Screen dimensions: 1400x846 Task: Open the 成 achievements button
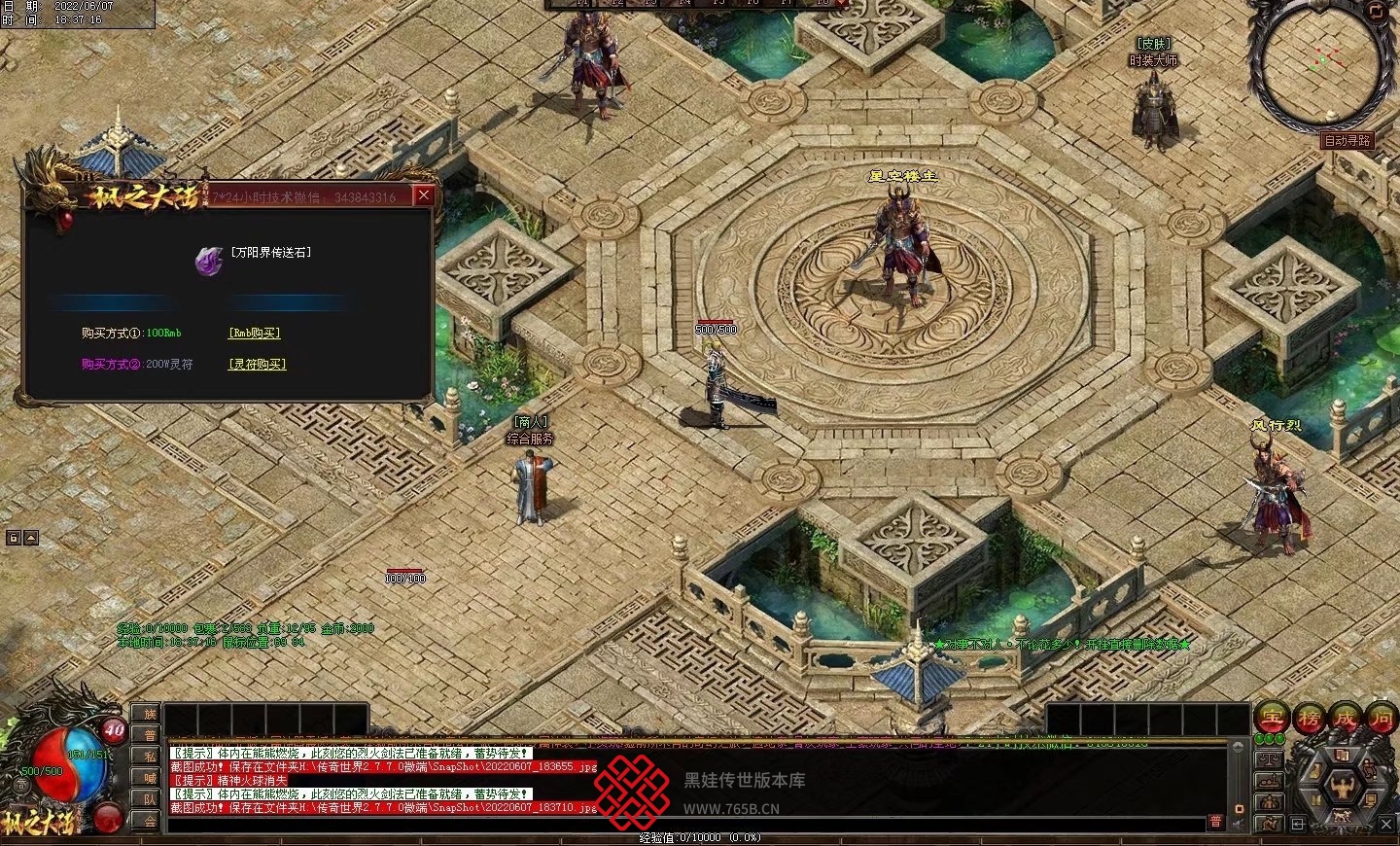tap(1346, 719)
